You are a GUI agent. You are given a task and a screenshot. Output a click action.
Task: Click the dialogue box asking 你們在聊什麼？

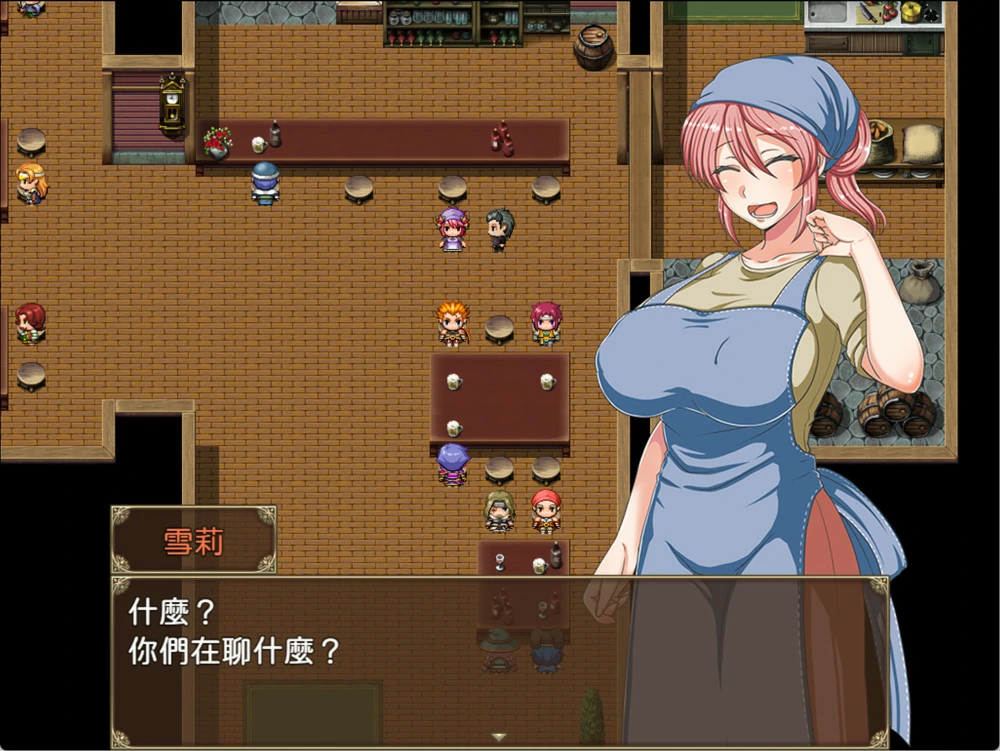point(499,661)
